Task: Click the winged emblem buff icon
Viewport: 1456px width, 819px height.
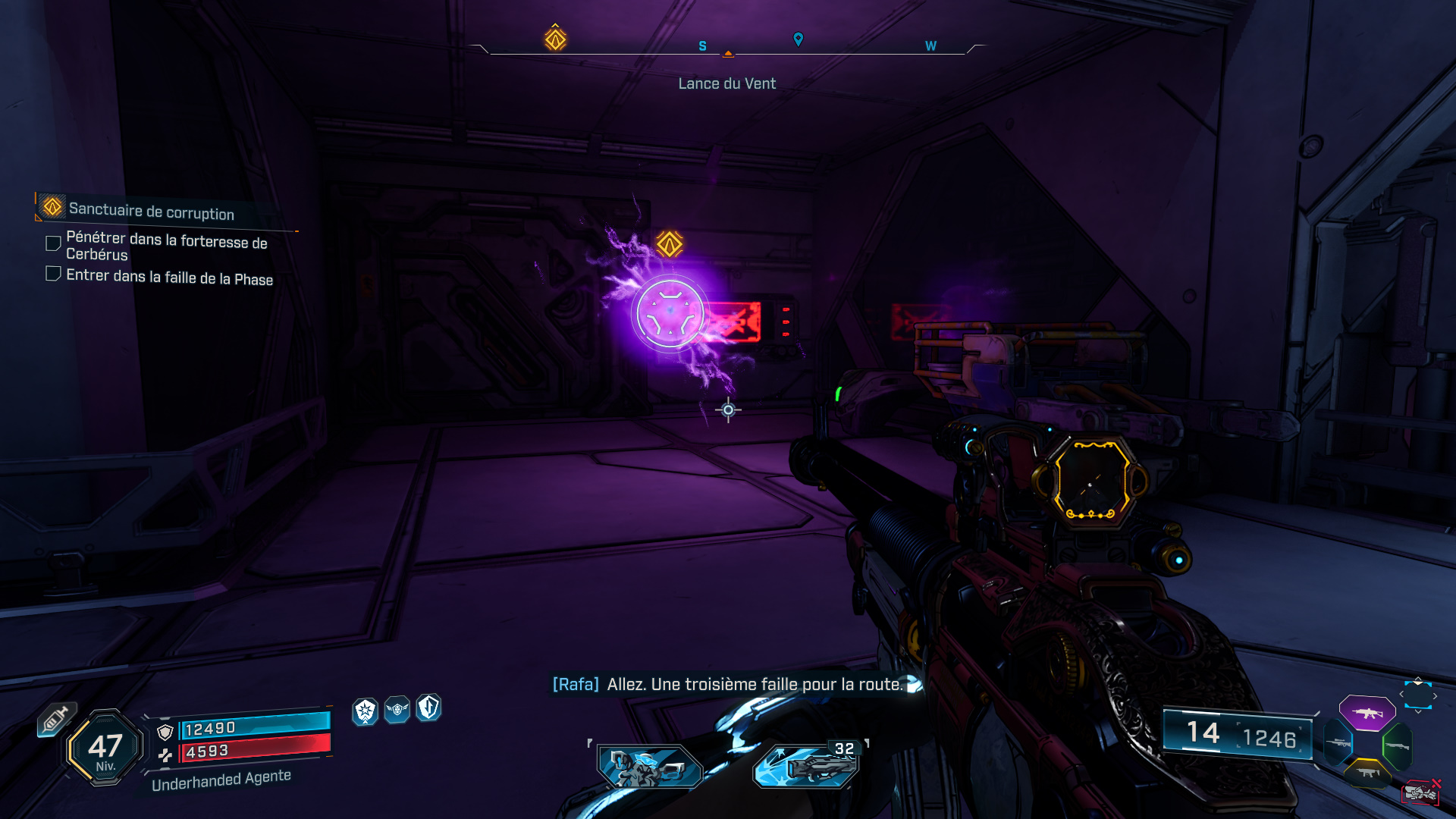Action: [x=397, y=710]
